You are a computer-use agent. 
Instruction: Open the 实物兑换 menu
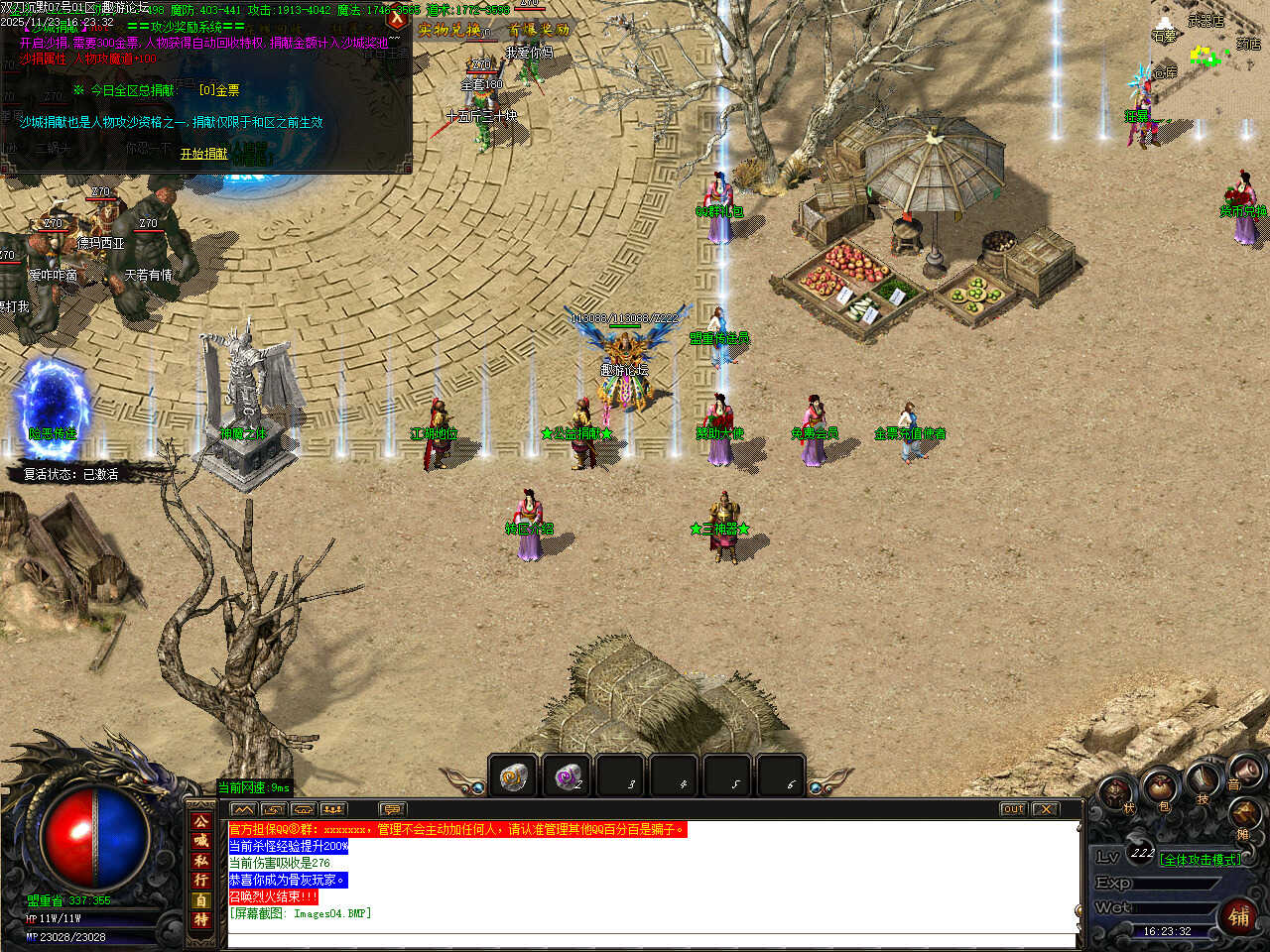tap(449, 30)
